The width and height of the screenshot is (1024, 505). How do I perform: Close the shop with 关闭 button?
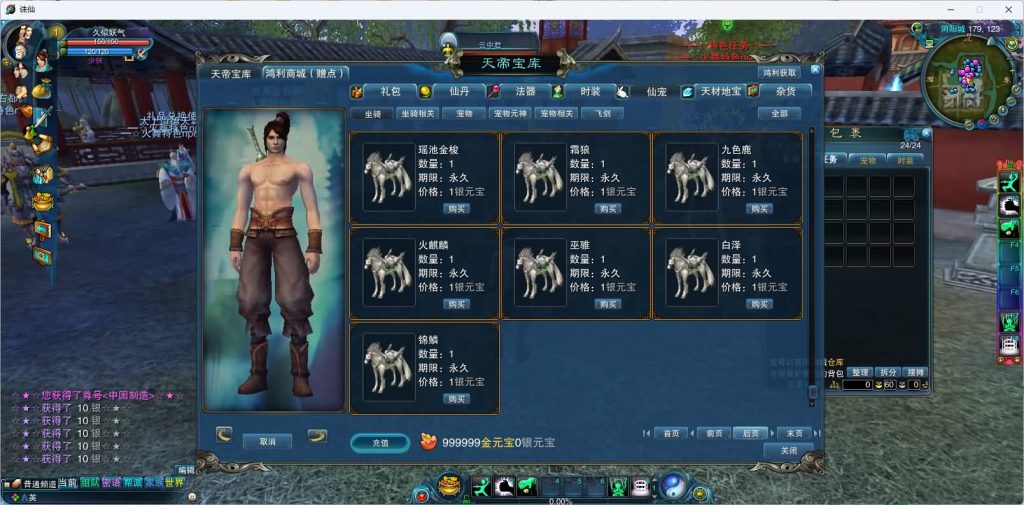(x=788, y=451)
